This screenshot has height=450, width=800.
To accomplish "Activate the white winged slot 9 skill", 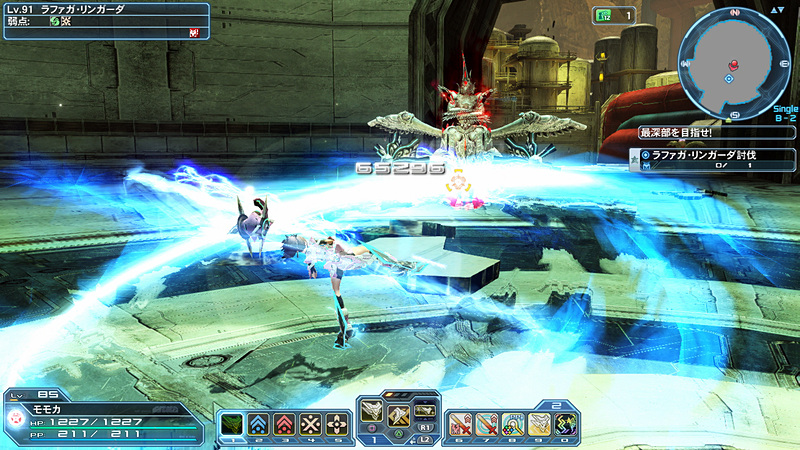I will tap(540, 424).
